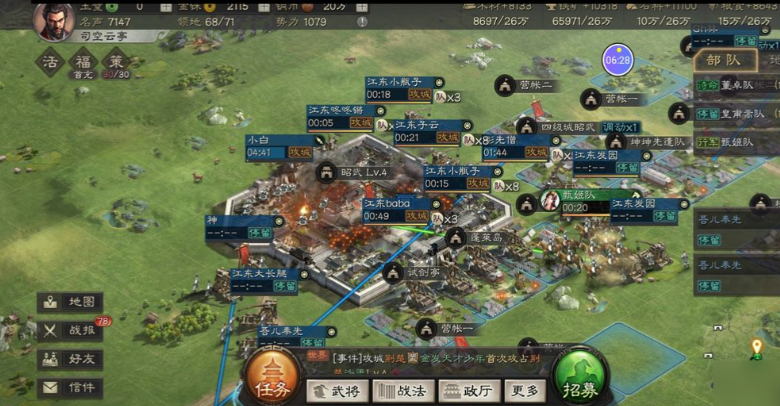Select the 昭武 Lv.4 city label

coord(364,172)
